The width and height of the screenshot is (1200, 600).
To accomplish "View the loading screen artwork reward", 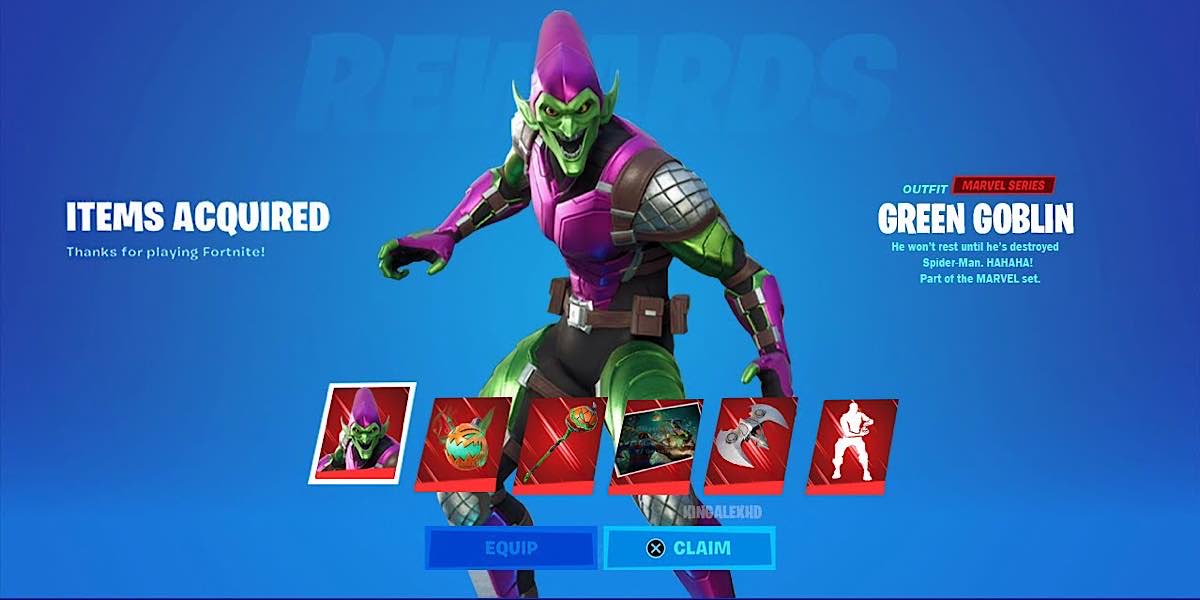I will point(657,445).
